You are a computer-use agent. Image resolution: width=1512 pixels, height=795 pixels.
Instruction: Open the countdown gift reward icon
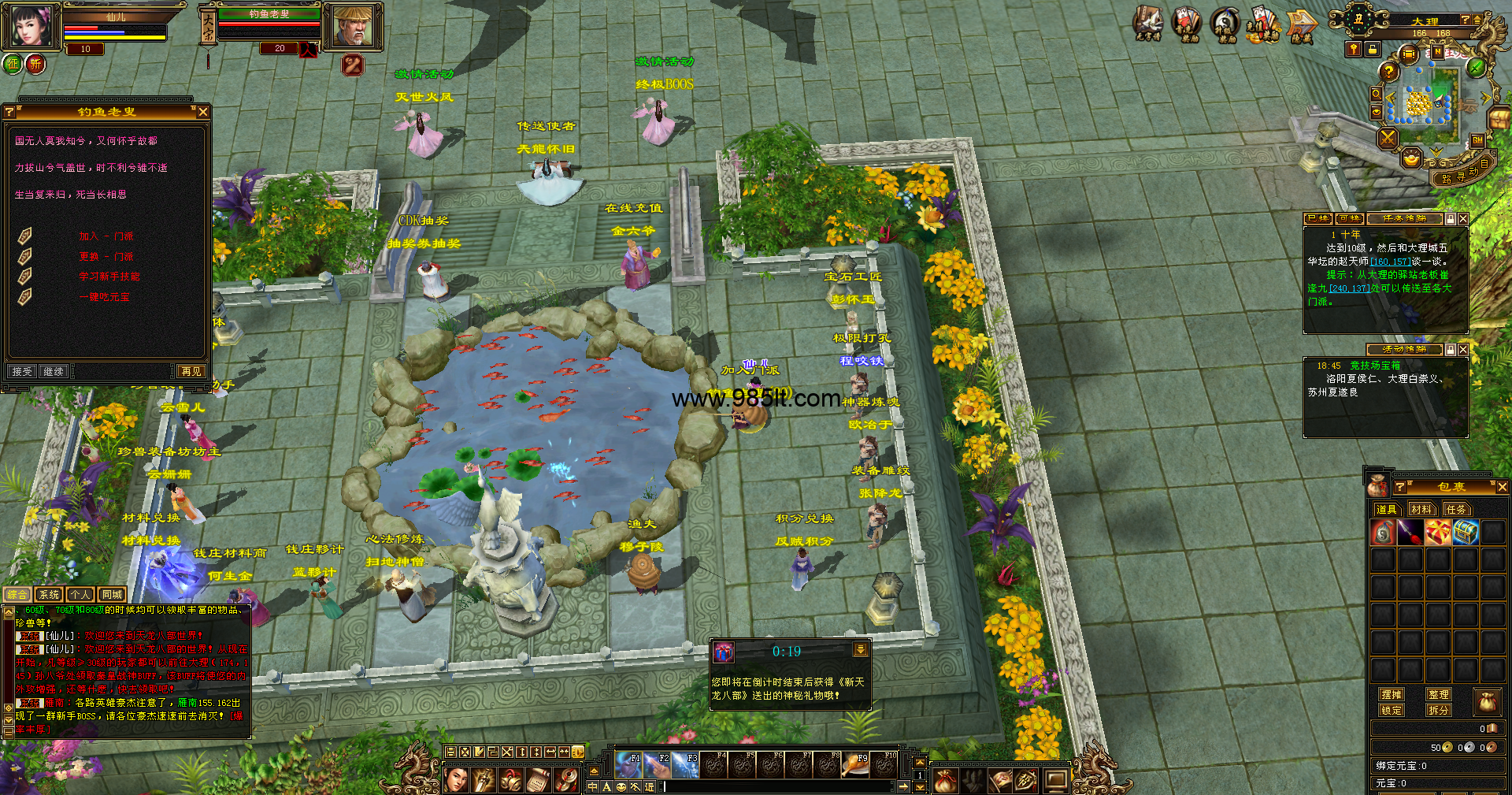click(x=724, y=652)
